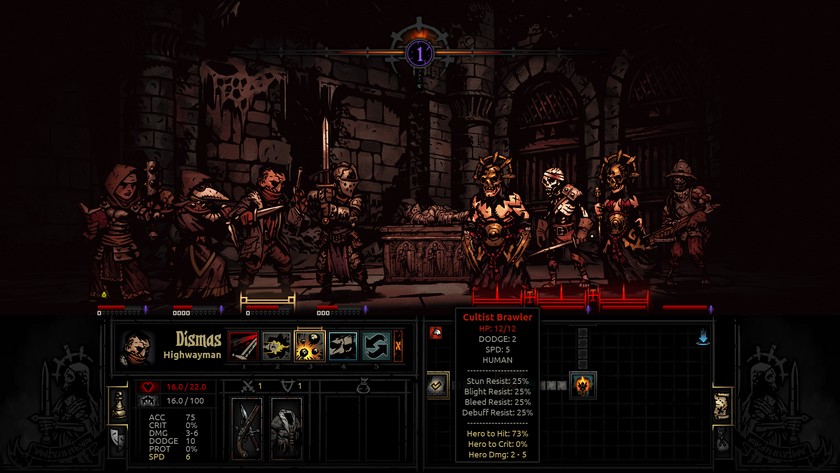The image size is (840, 473).
Task: Select the Wicked Slice sword skill
Action: 243,346
